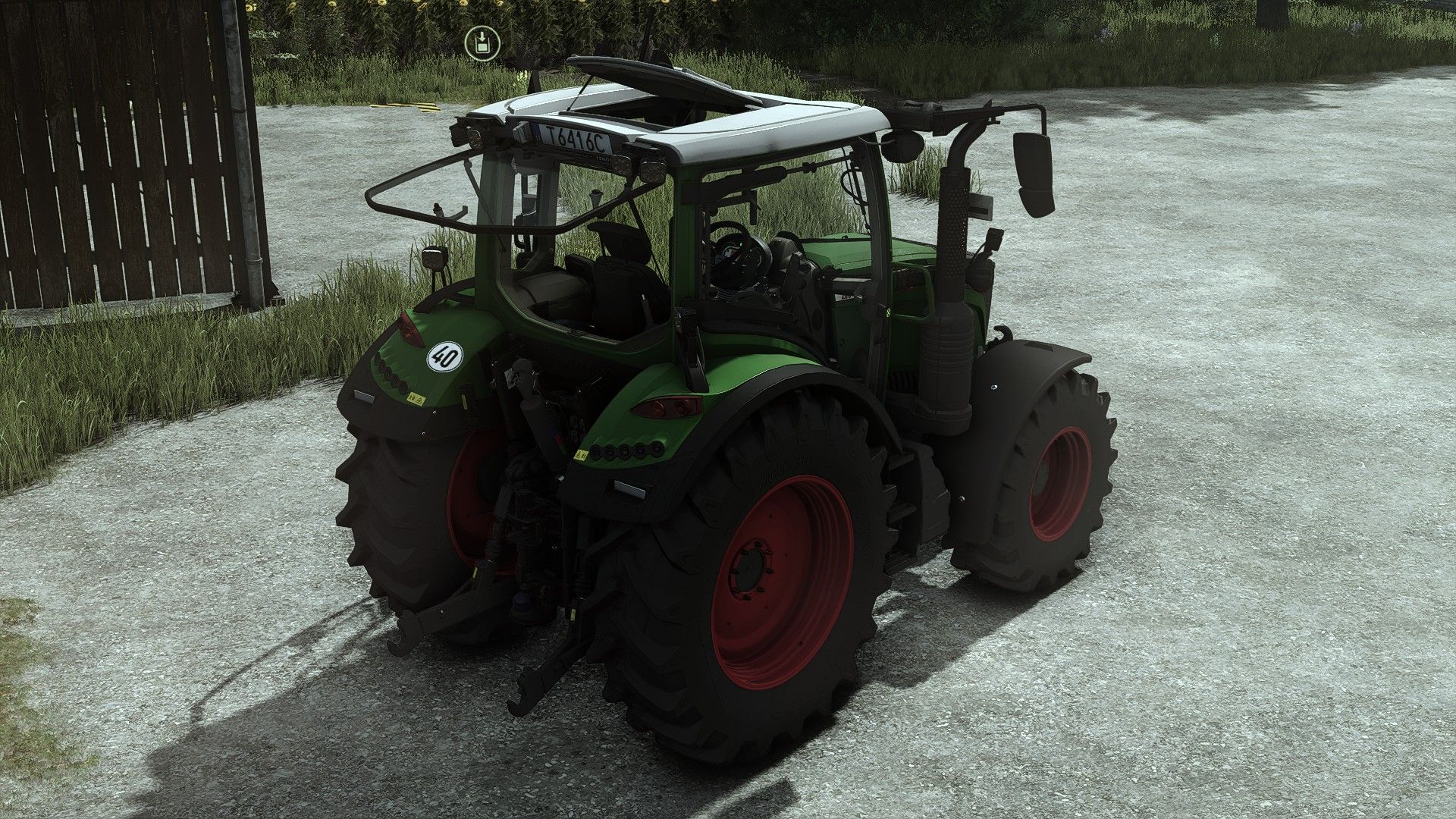The width and height of the screenshot is (1456, 819).
Task: Select the 40 km/h speed sticker
Action: tap(443, 356)
